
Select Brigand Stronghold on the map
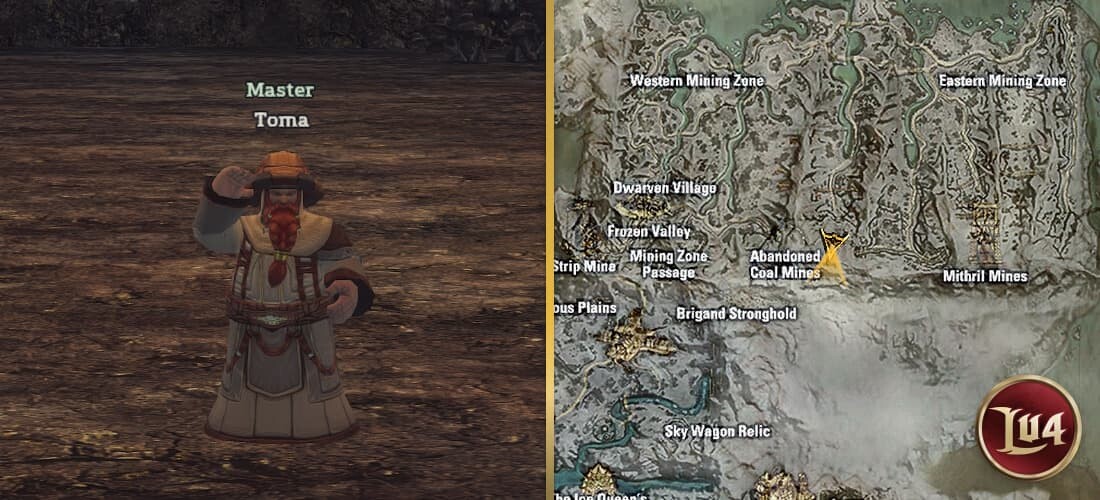pos(736,314)
